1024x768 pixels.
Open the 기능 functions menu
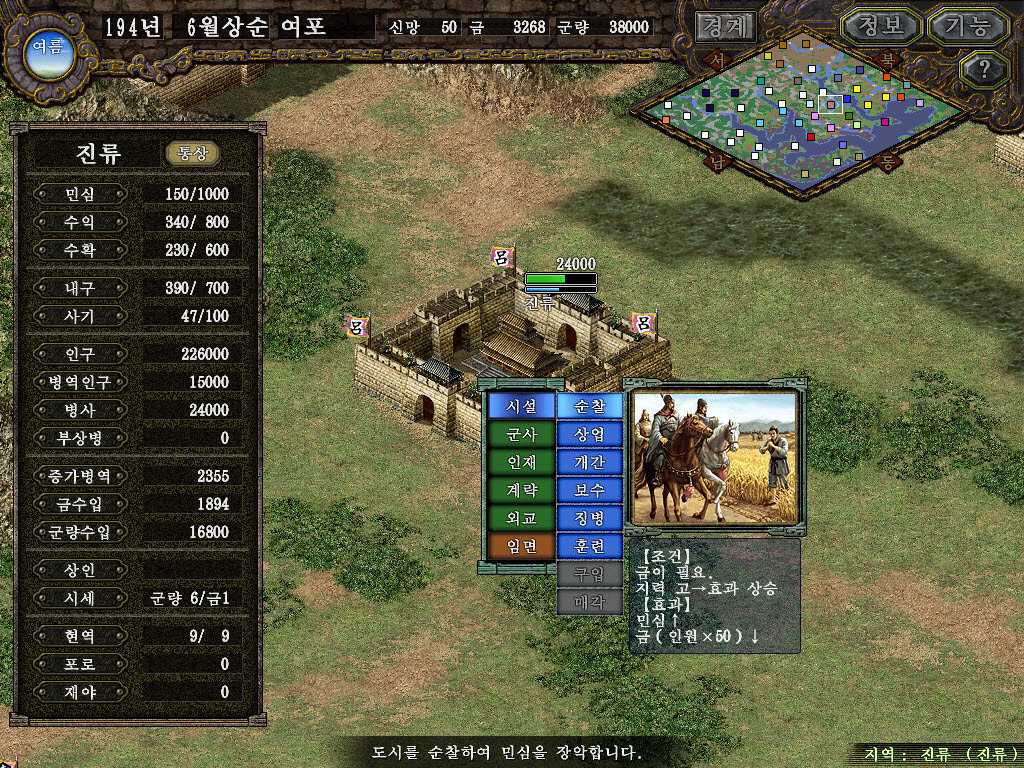[x=967, y=26]
